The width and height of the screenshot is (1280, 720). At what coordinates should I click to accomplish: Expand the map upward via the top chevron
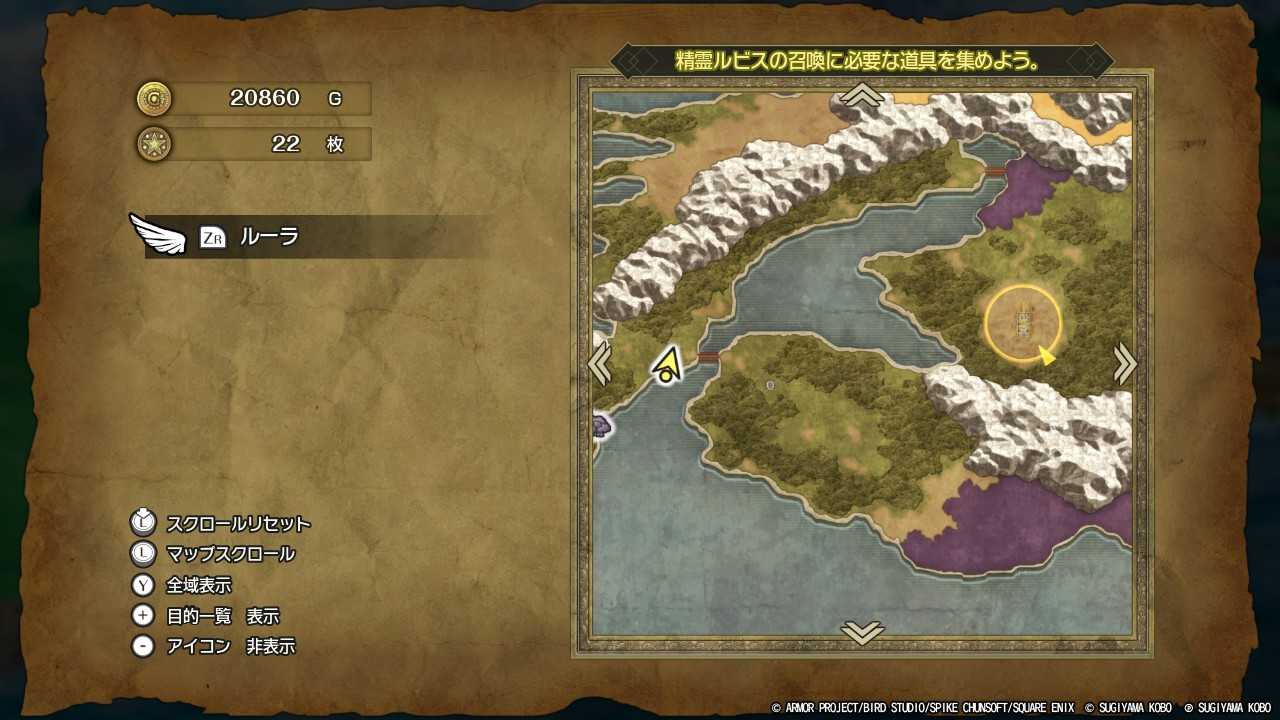pos(861,95)
